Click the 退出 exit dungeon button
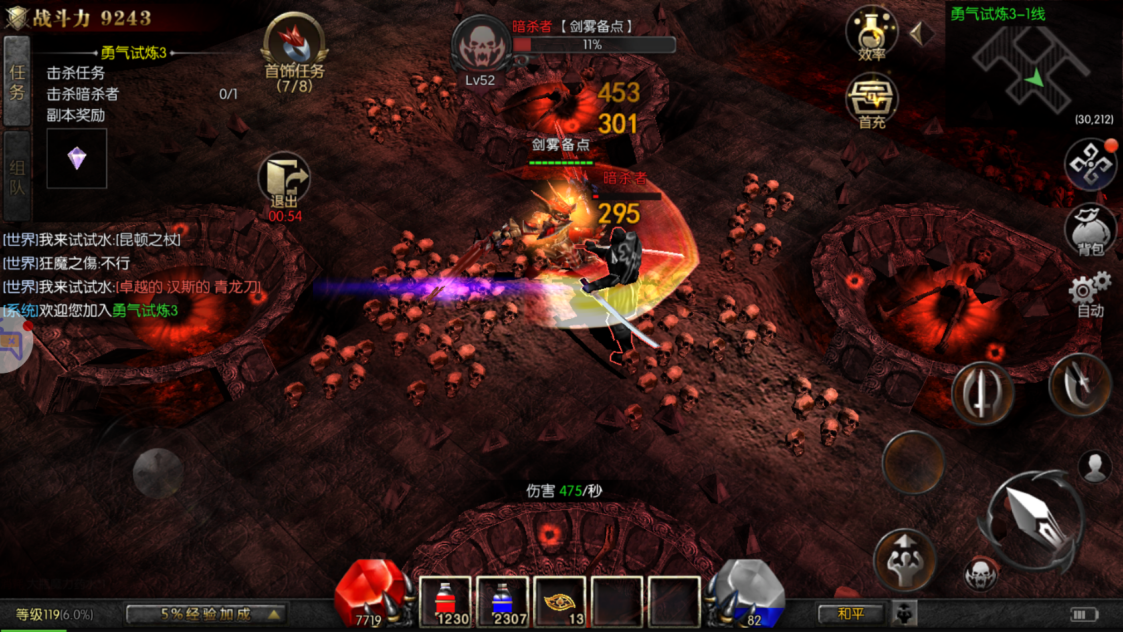Image resolution: width=1123 pixels, height=632 pixels. (x=284, y=182)
